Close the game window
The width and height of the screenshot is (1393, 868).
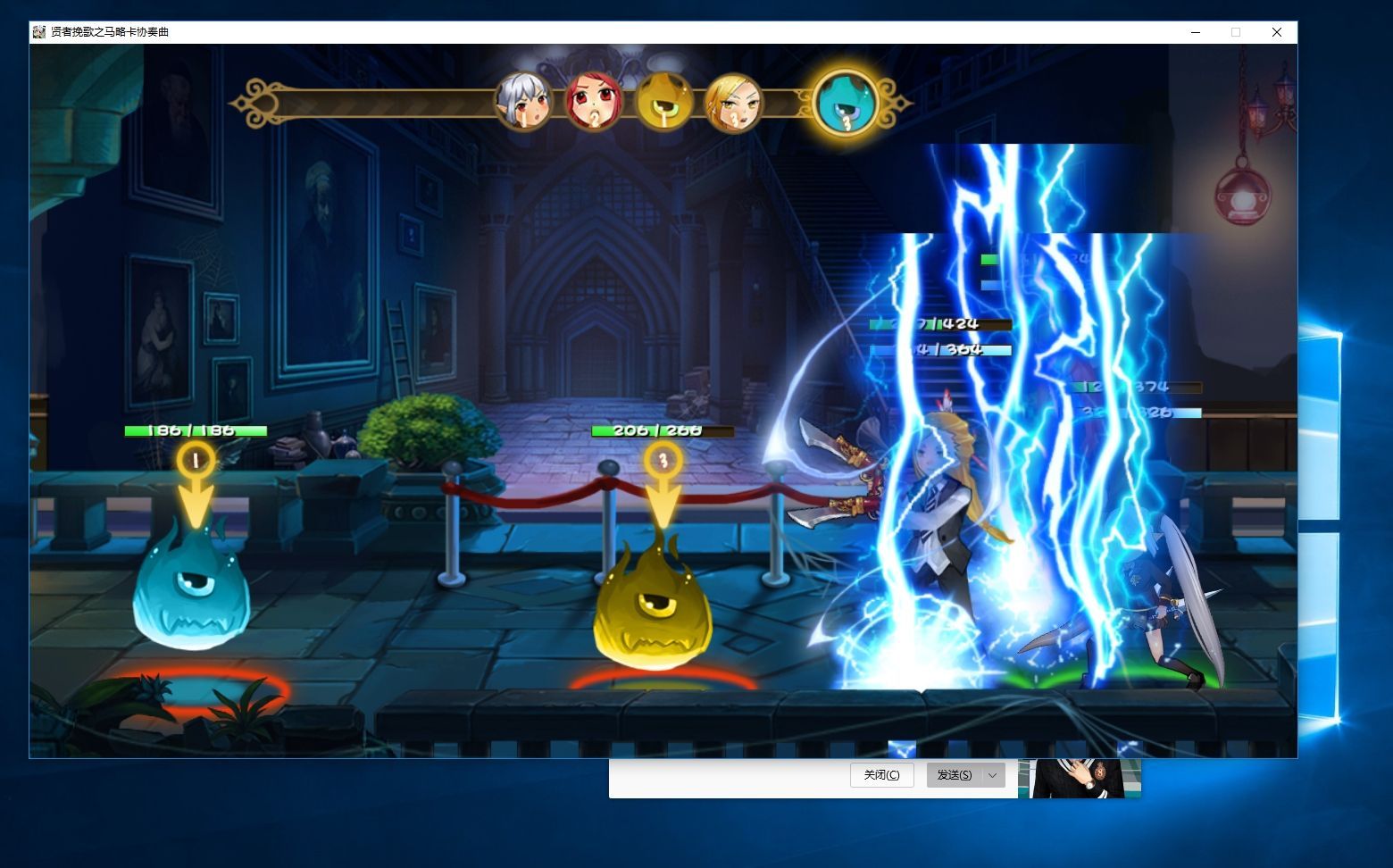1276,32
